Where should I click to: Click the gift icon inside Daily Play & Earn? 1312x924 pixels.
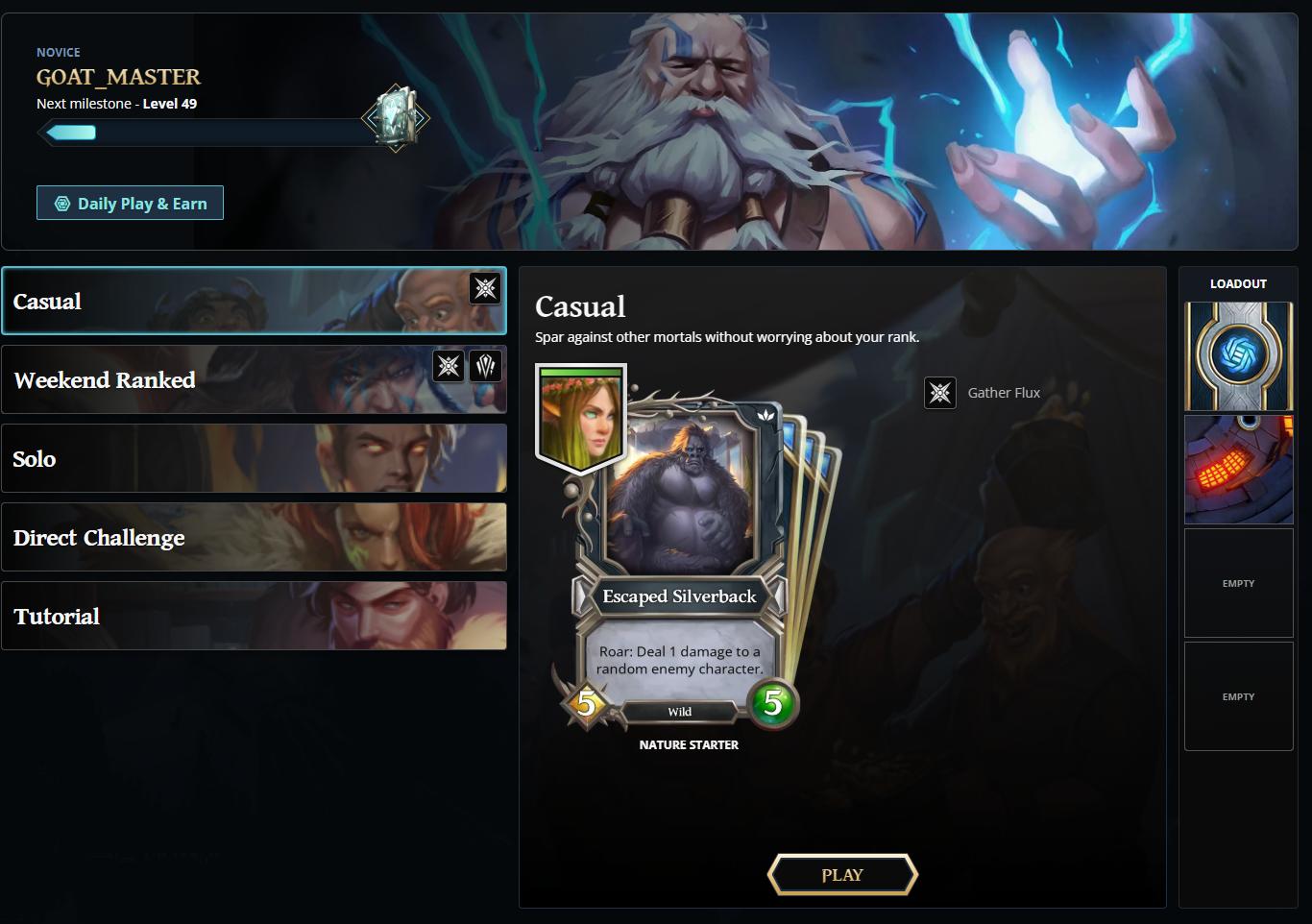point(63,203)
